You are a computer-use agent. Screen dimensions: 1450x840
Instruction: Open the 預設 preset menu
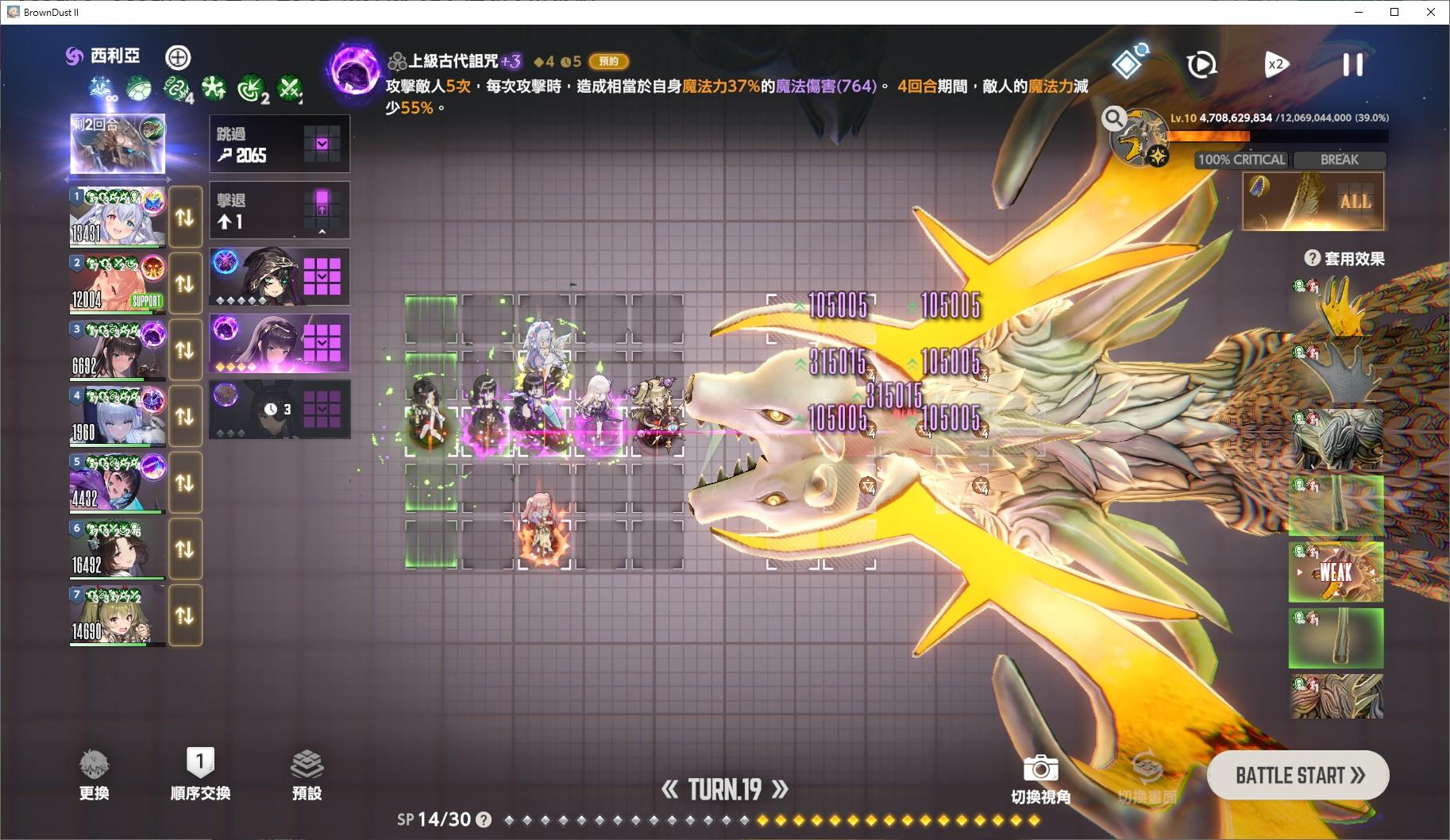coord(308,774)
